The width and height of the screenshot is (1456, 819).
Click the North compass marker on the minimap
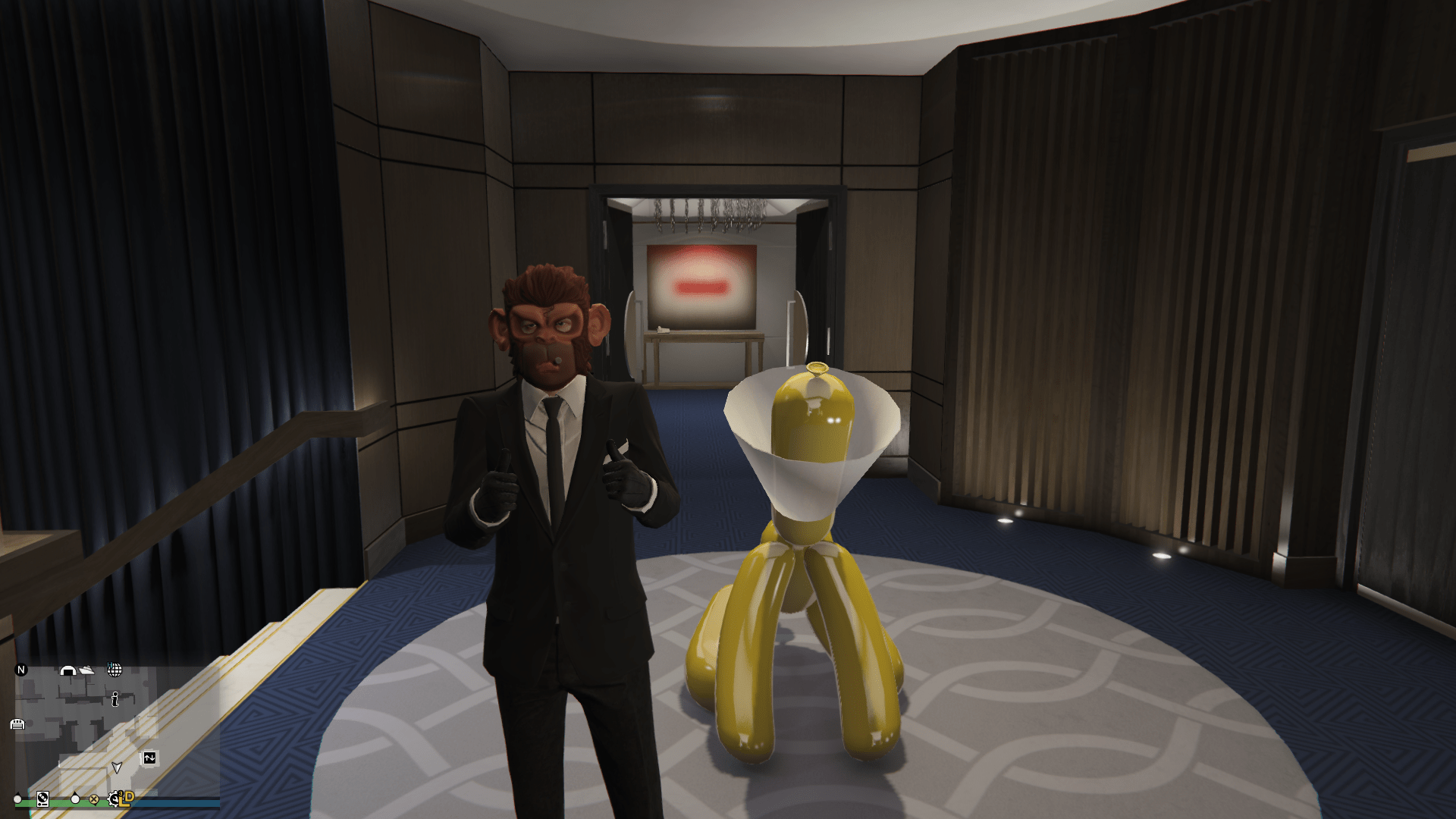[x=20, y=670]
